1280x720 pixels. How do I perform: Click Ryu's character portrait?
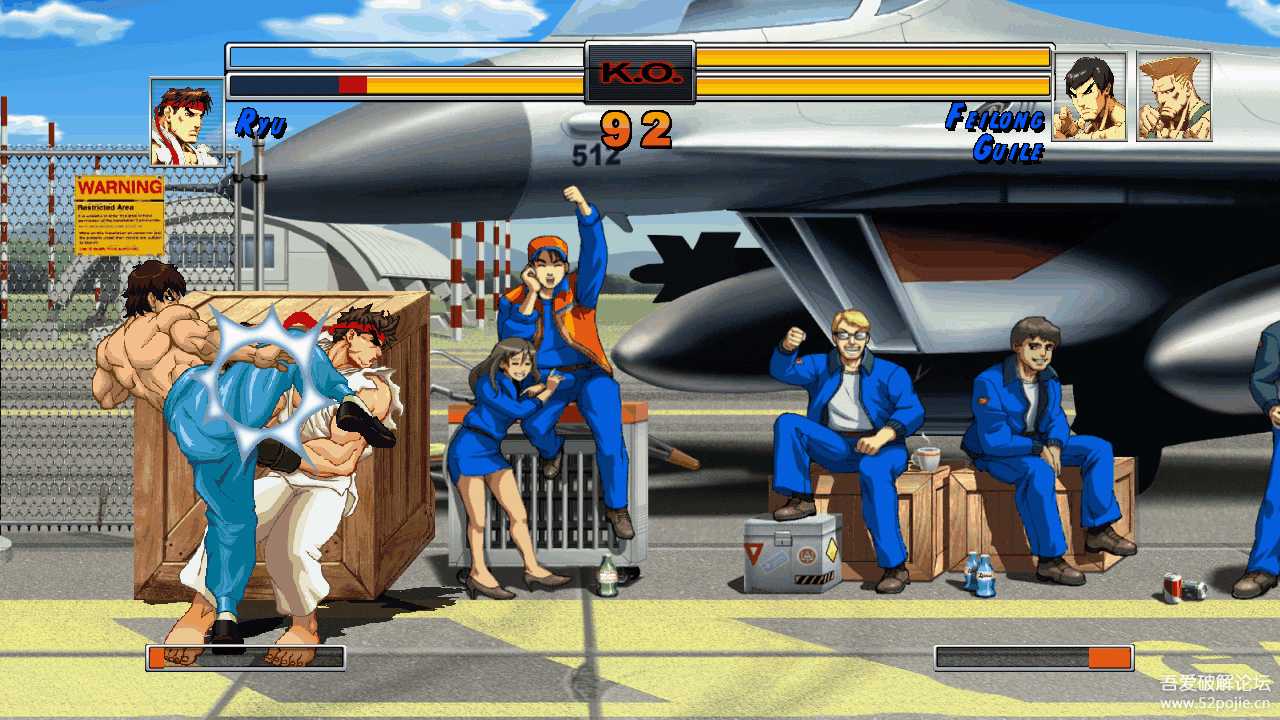coord(187,122)
